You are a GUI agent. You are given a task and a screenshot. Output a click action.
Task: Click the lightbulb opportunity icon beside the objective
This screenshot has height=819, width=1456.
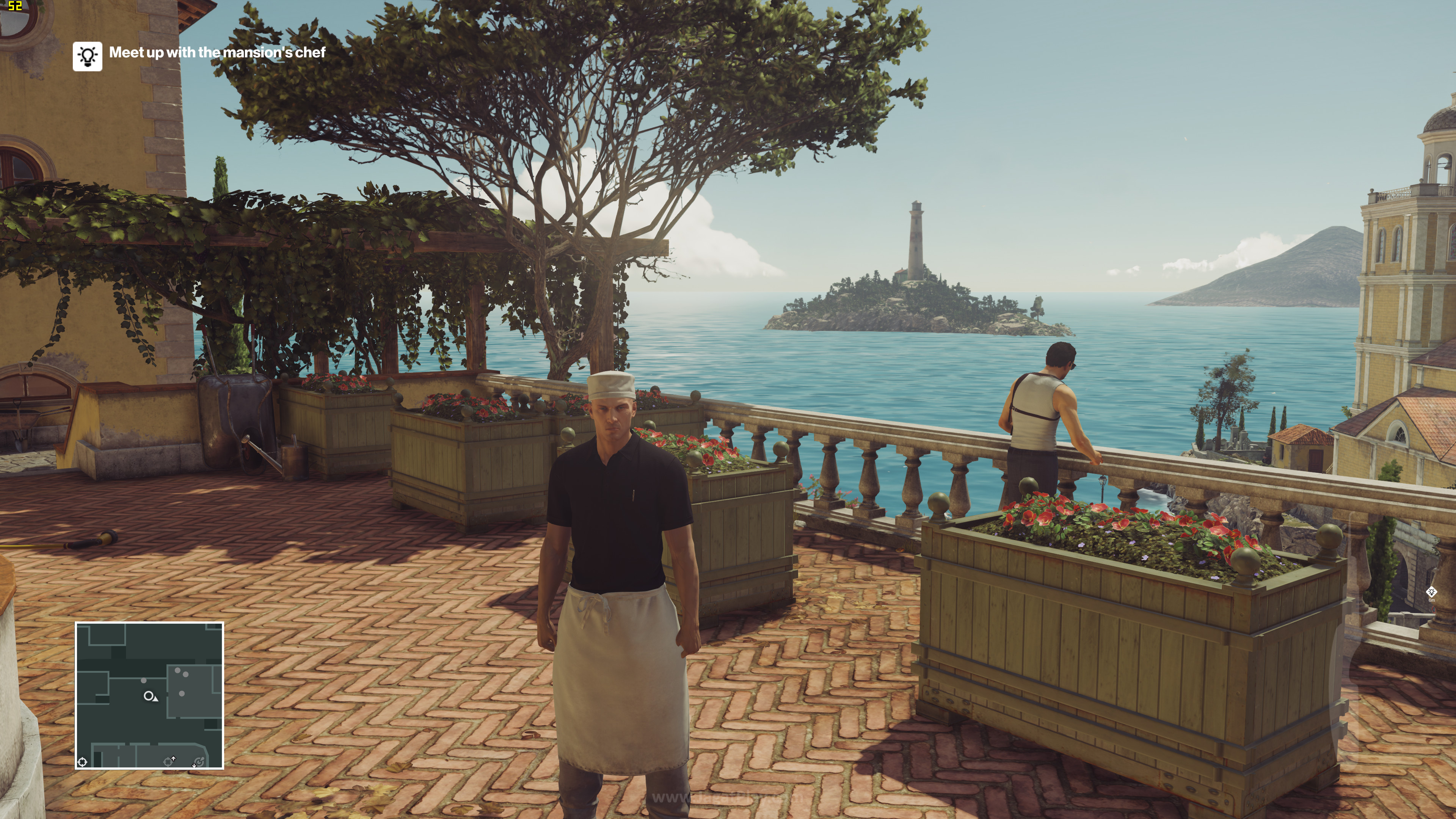coord(87,56)
